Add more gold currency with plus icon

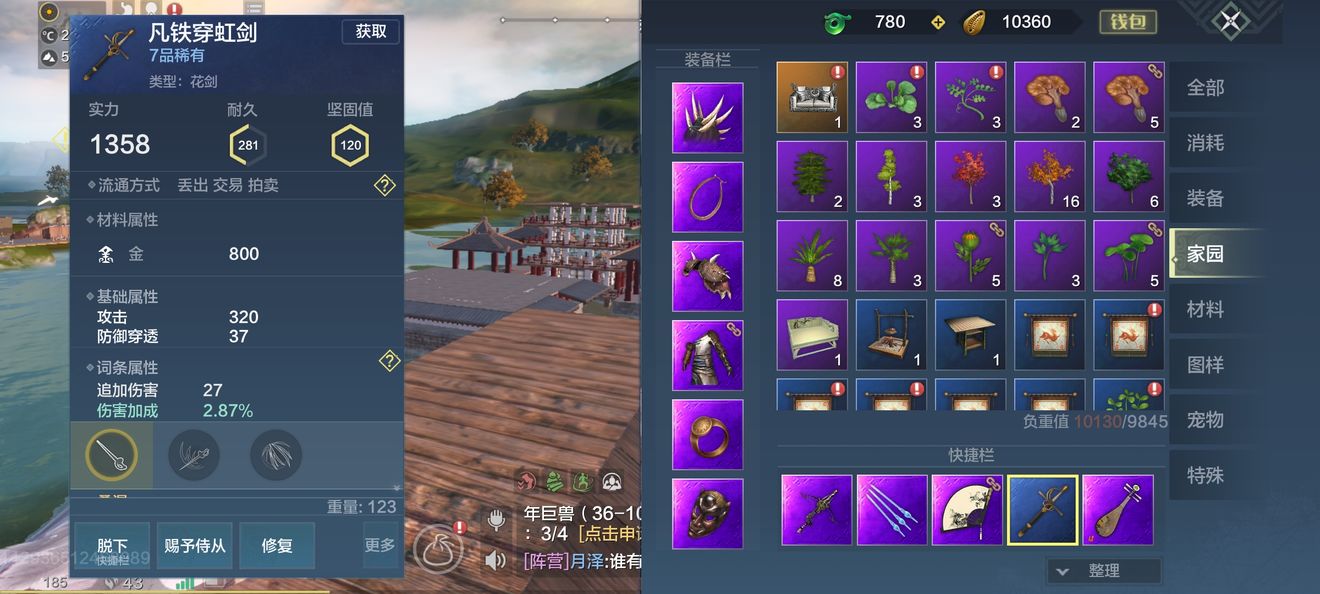(x=937, y=22)
